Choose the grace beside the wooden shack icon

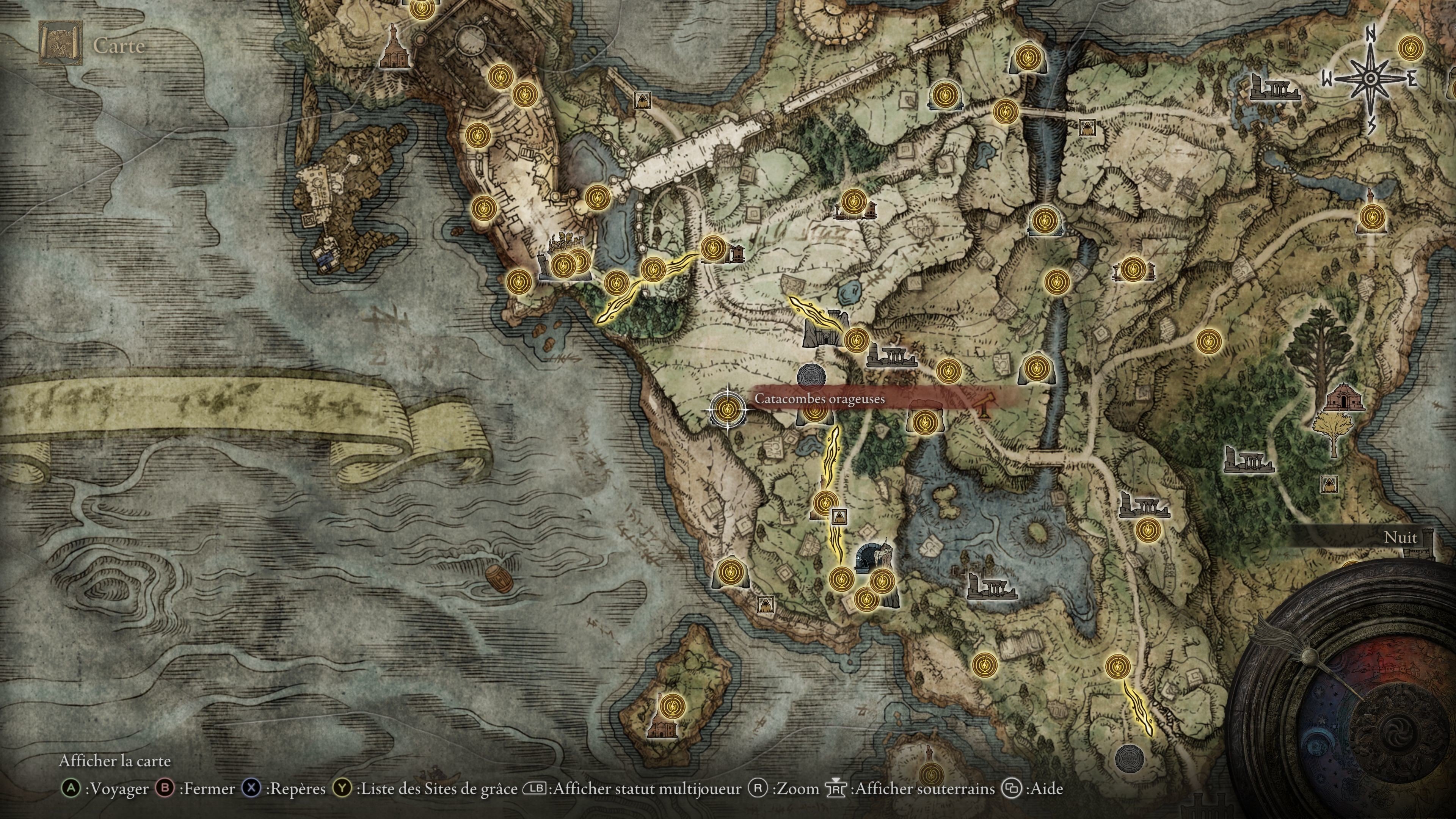click(713, 249)
